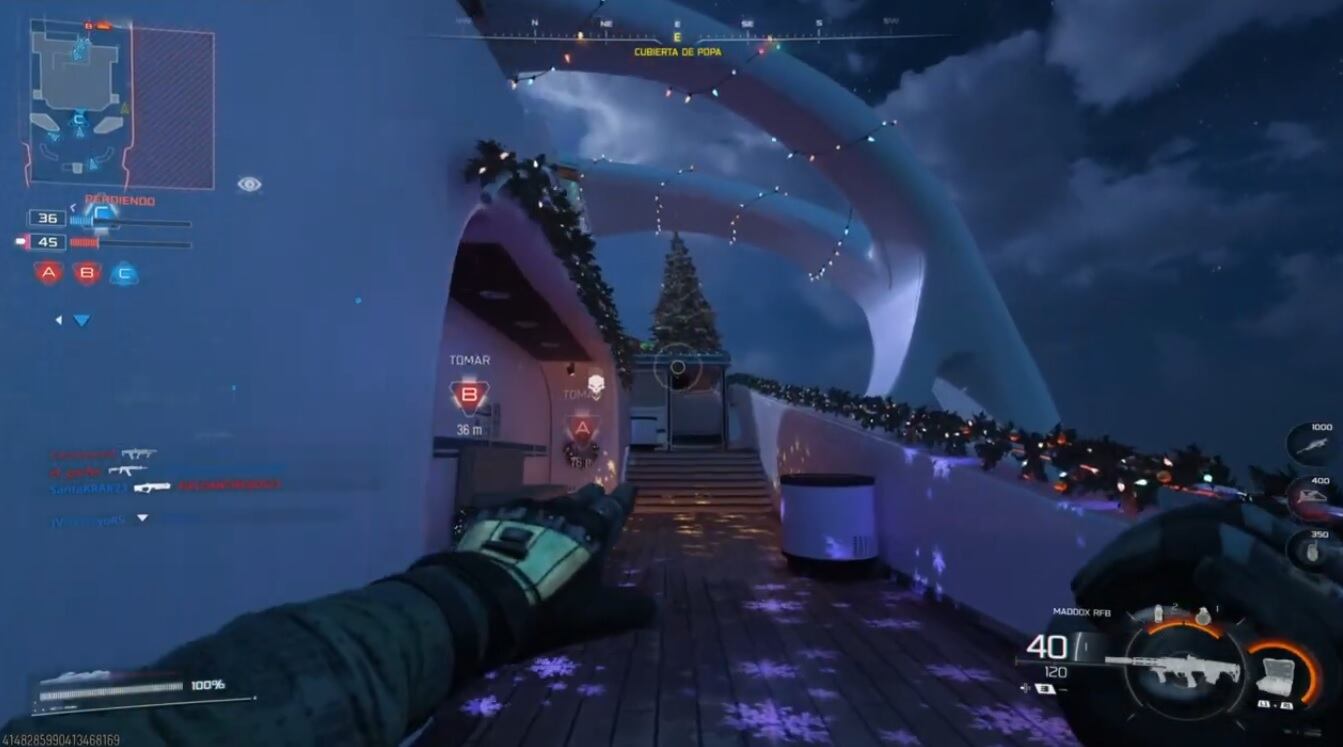The height and width of the screenshot is (747, 1343).
Task: Select the 1000-point jet killstreak icon
Action: pyautogui.click(x=1312, y=445)
